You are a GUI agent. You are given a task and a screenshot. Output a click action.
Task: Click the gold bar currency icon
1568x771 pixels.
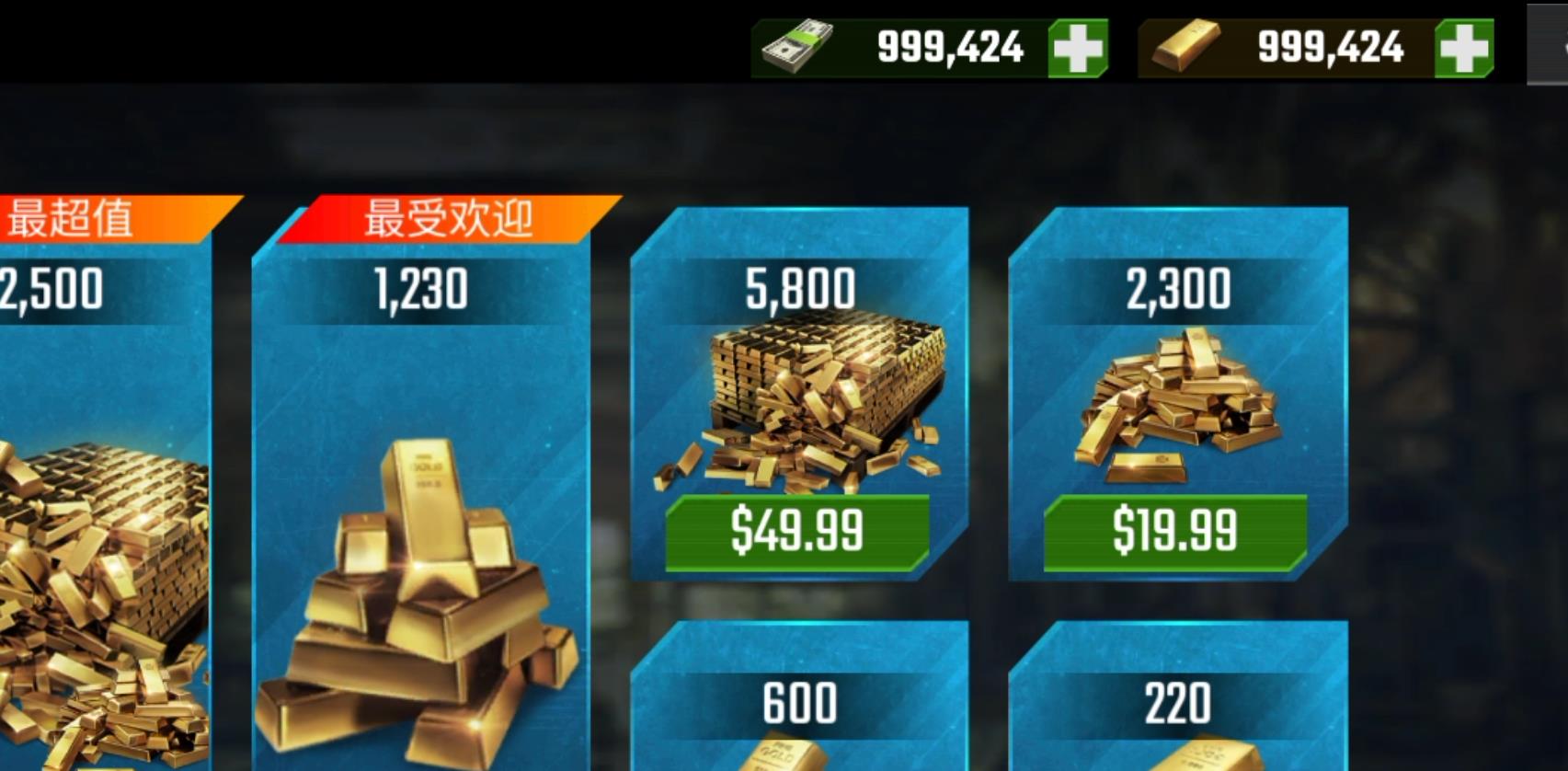[x=1186, y=45]
